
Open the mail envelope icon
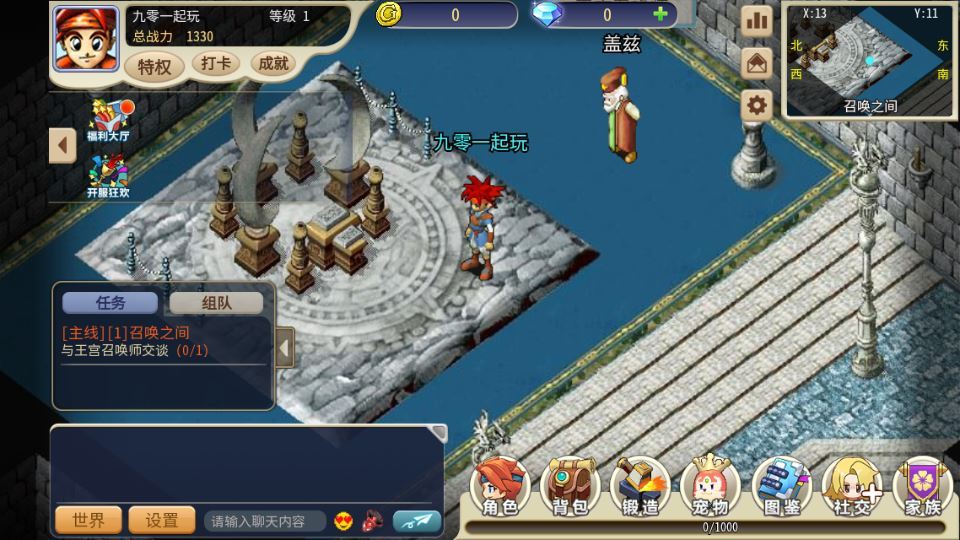[x=757, y=63]
